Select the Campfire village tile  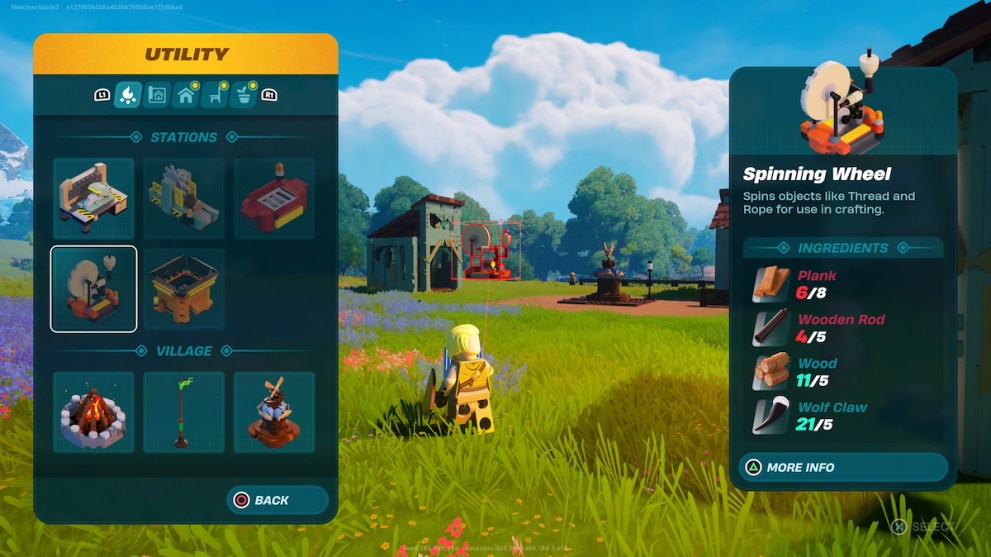tap(93, 411)
